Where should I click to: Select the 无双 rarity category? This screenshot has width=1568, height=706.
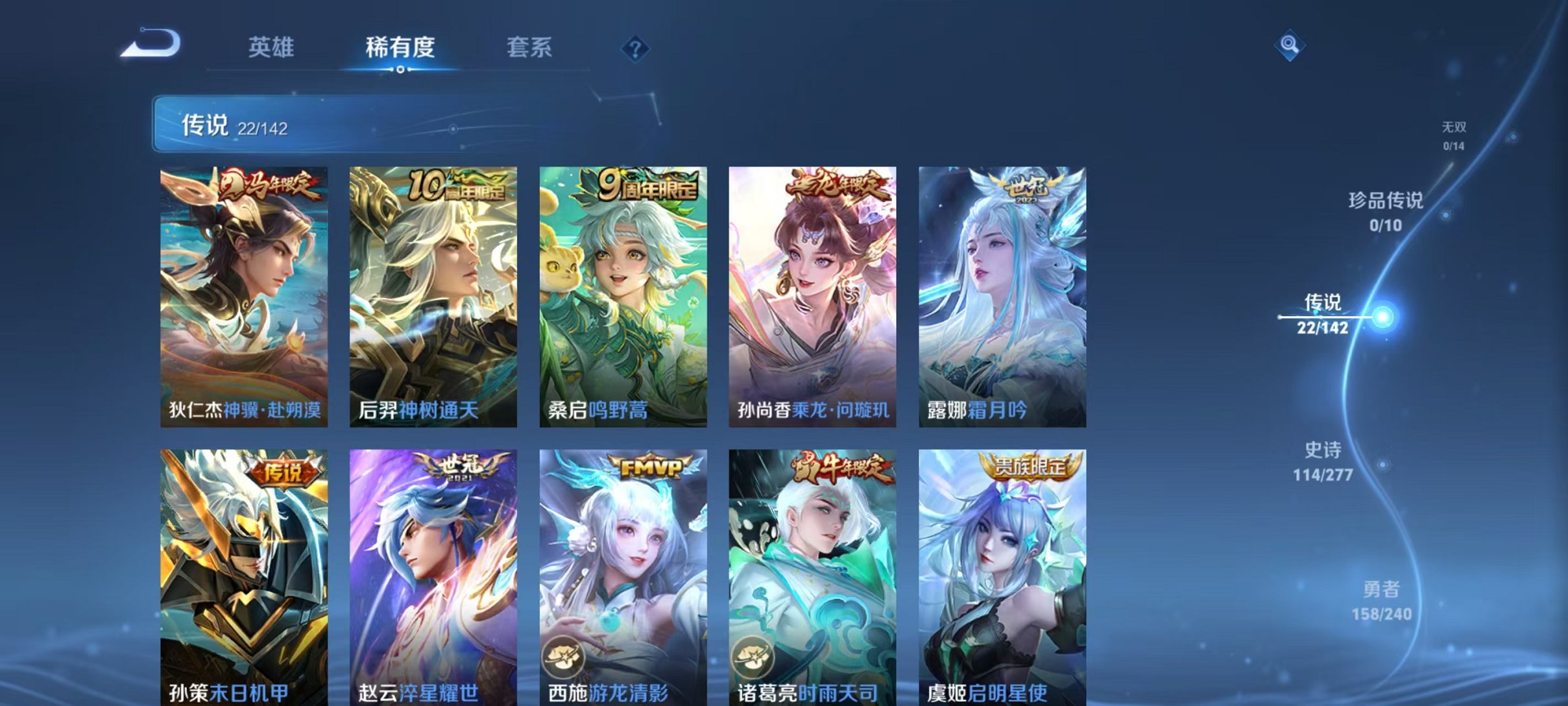click(x=1456, y=128)
